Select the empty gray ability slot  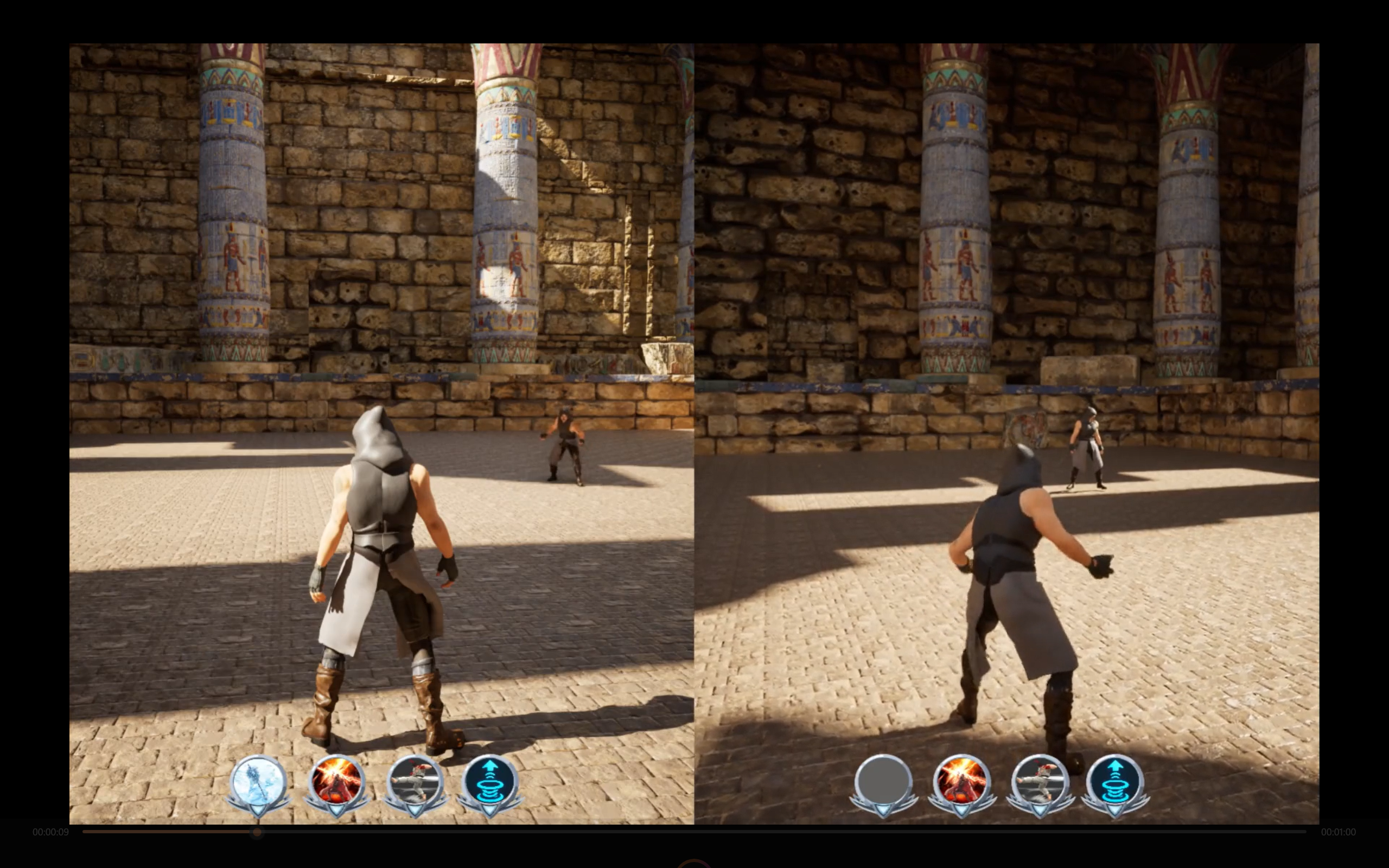(883, 782)
